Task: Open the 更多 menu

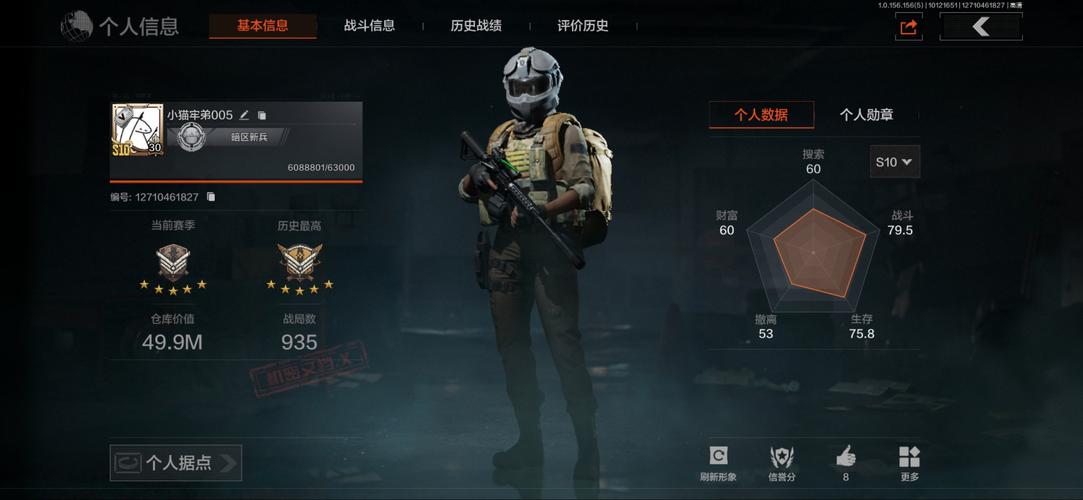Action: pos(909,461)
